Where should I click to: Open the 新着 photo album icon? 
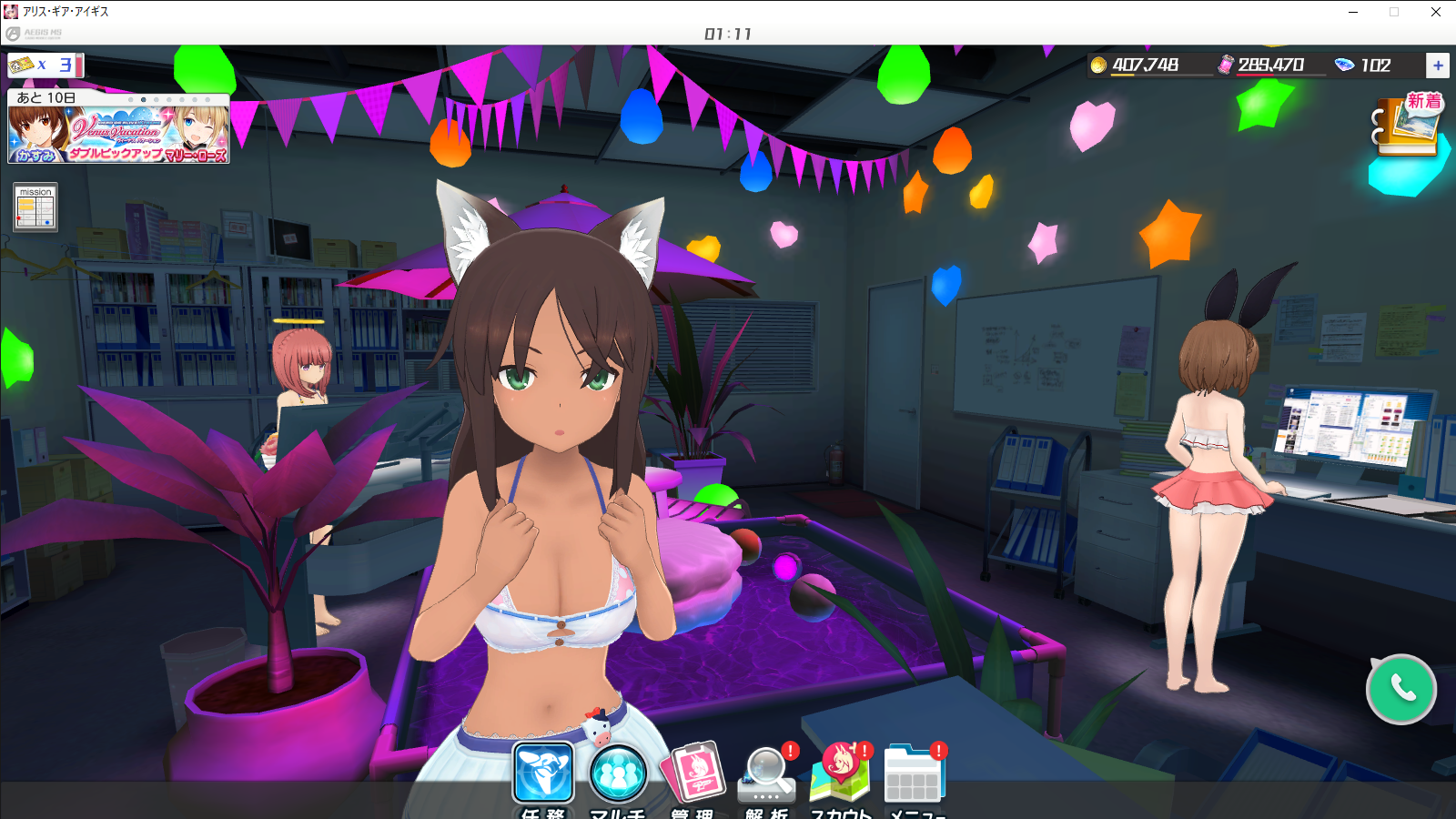tap(1406, 125)
